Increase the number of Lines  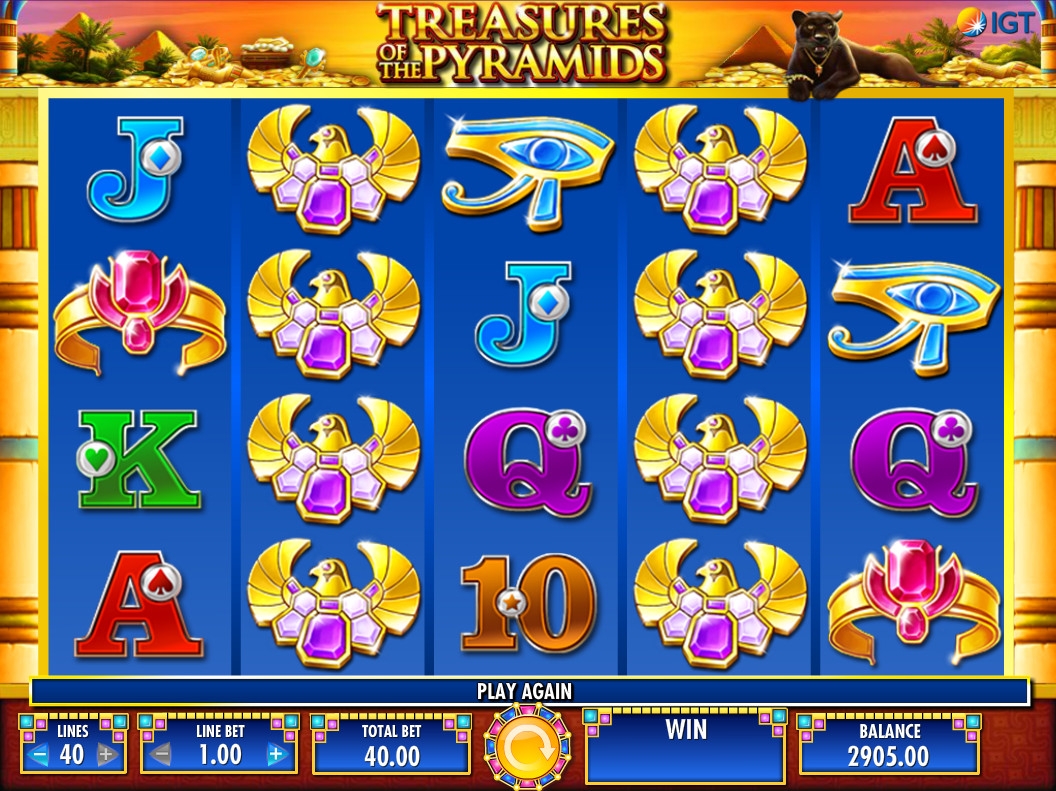coord(106,755)
